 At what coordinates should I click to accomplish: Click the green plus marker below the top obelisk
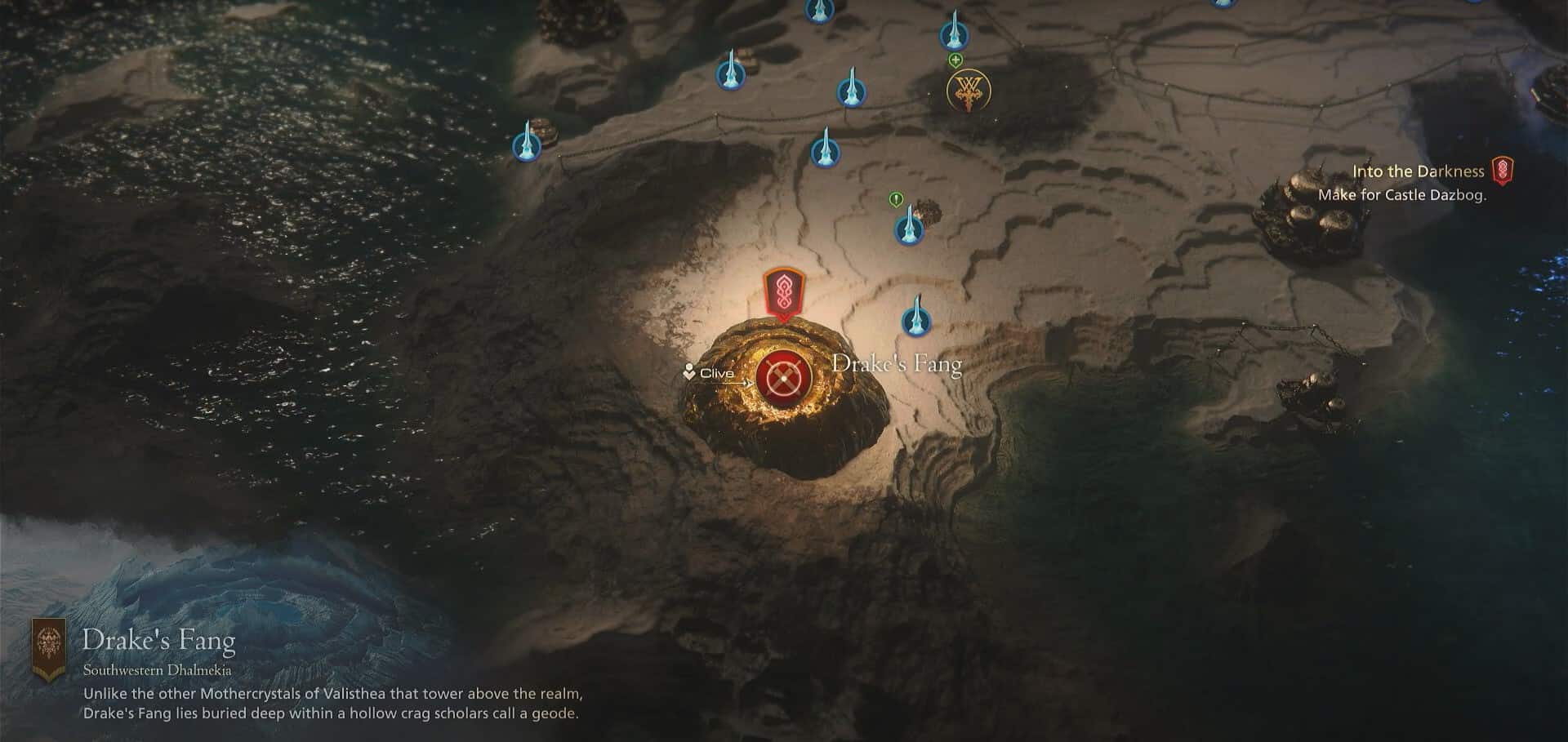pos(954,60)
